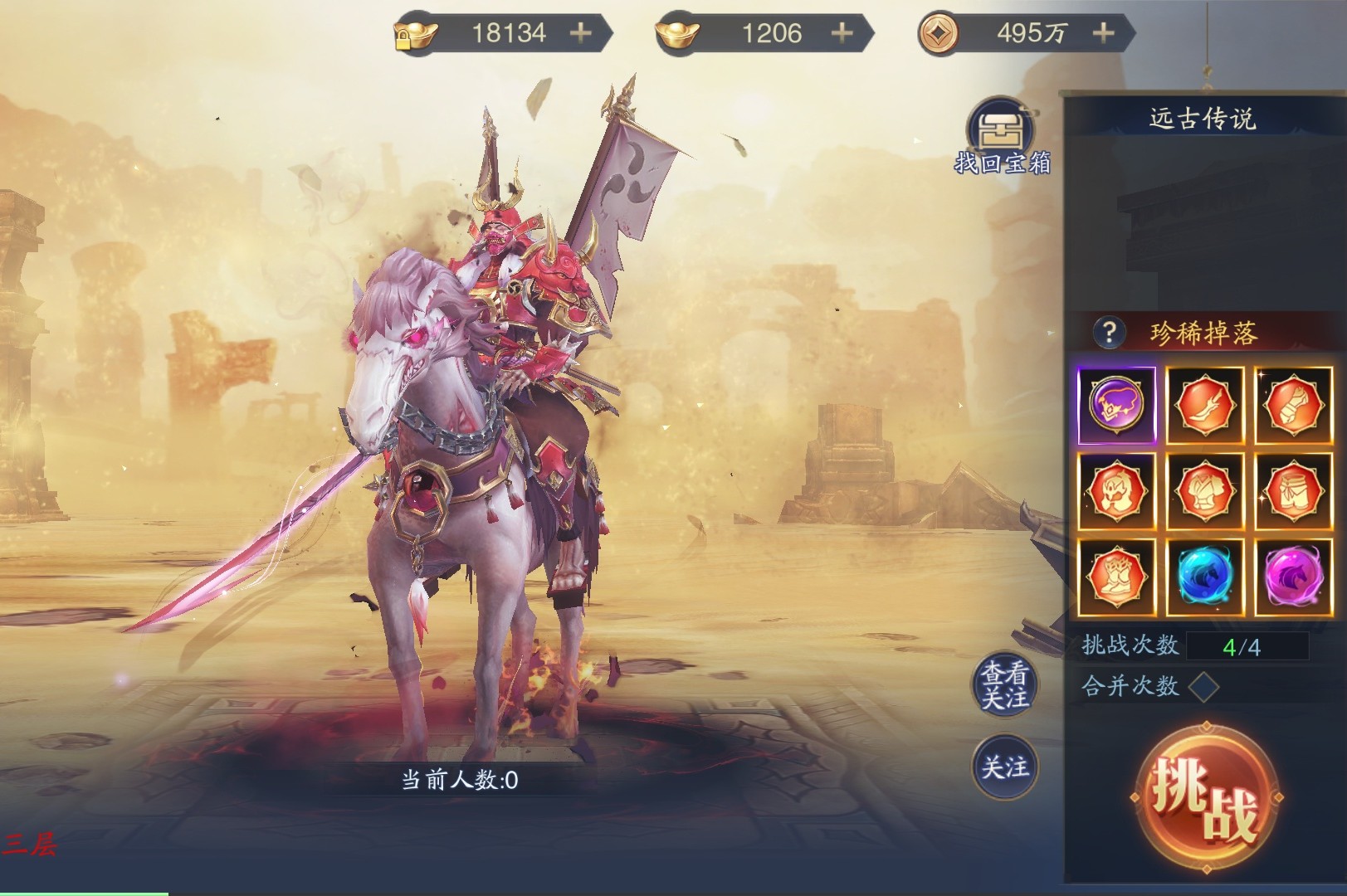Show the rare drop help question mark

point(1109,334)
